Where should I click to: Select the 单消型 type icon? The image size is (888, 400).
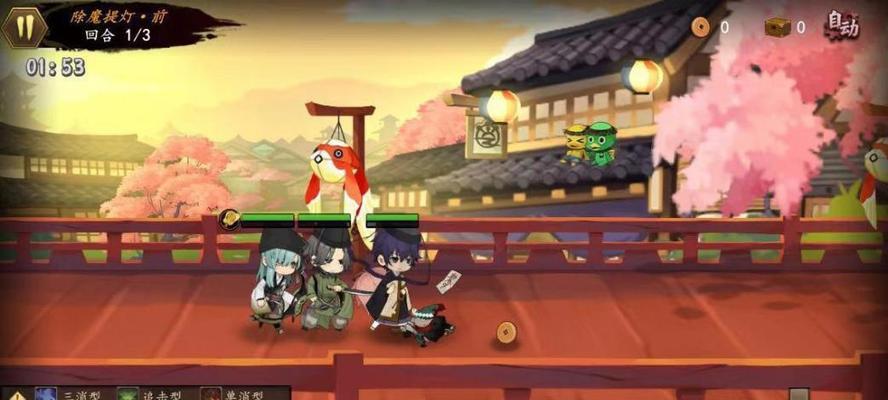pyautogui.click(x=211, y=395)
